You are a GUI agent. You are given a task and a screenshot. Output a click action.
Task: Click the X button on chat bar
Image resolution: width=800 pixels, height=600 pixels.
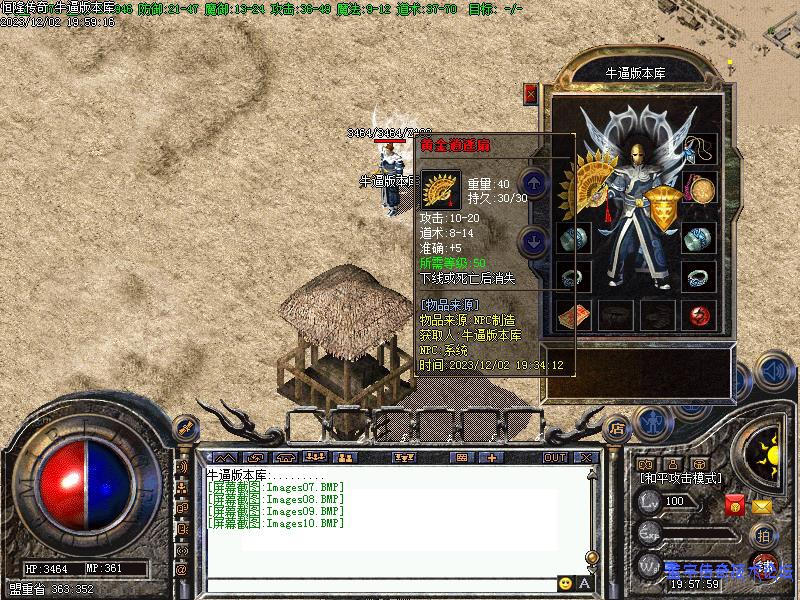[586, 458]
